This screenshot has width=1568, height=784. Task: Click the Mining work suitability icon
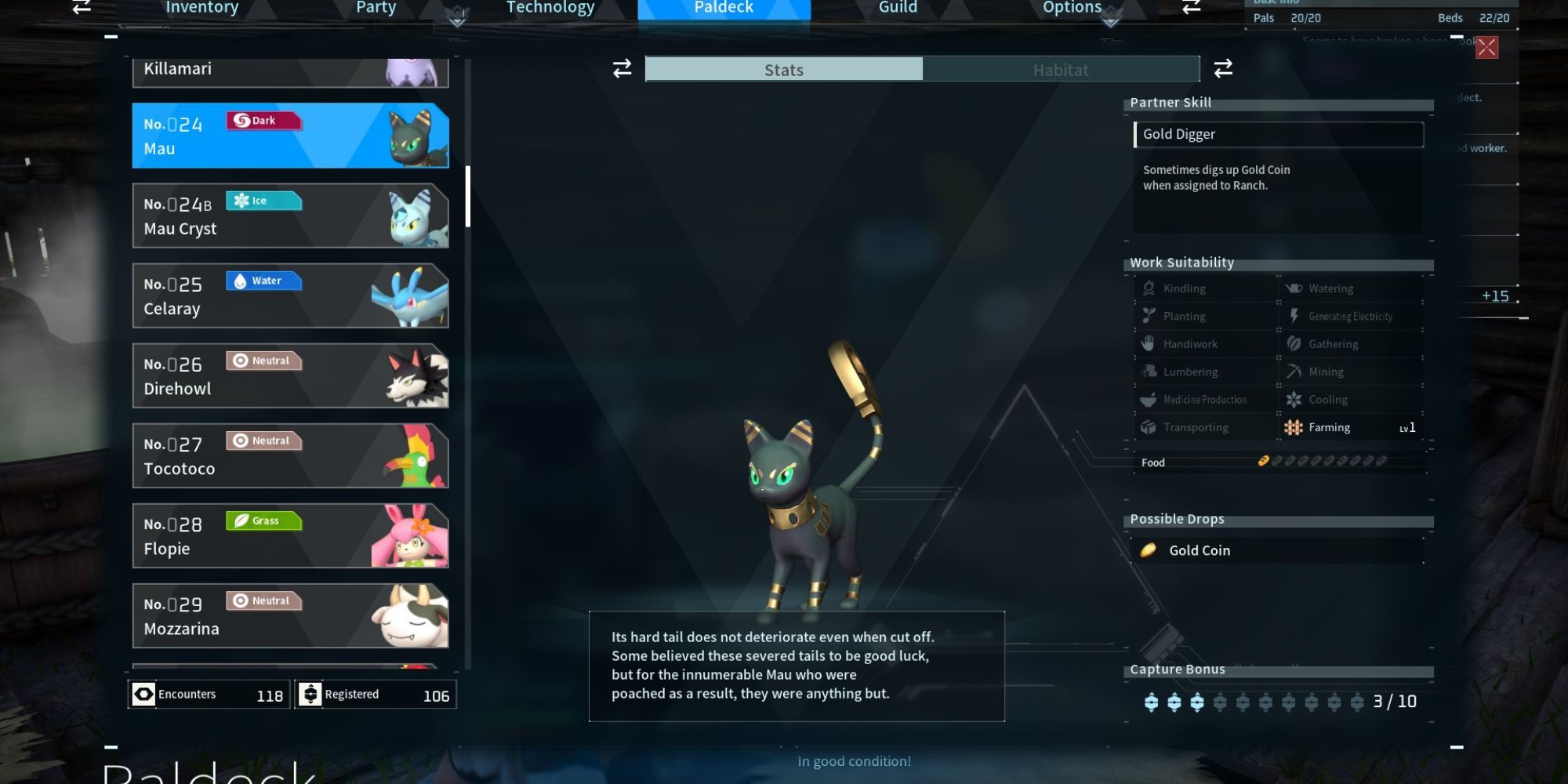coord(1294,371)
